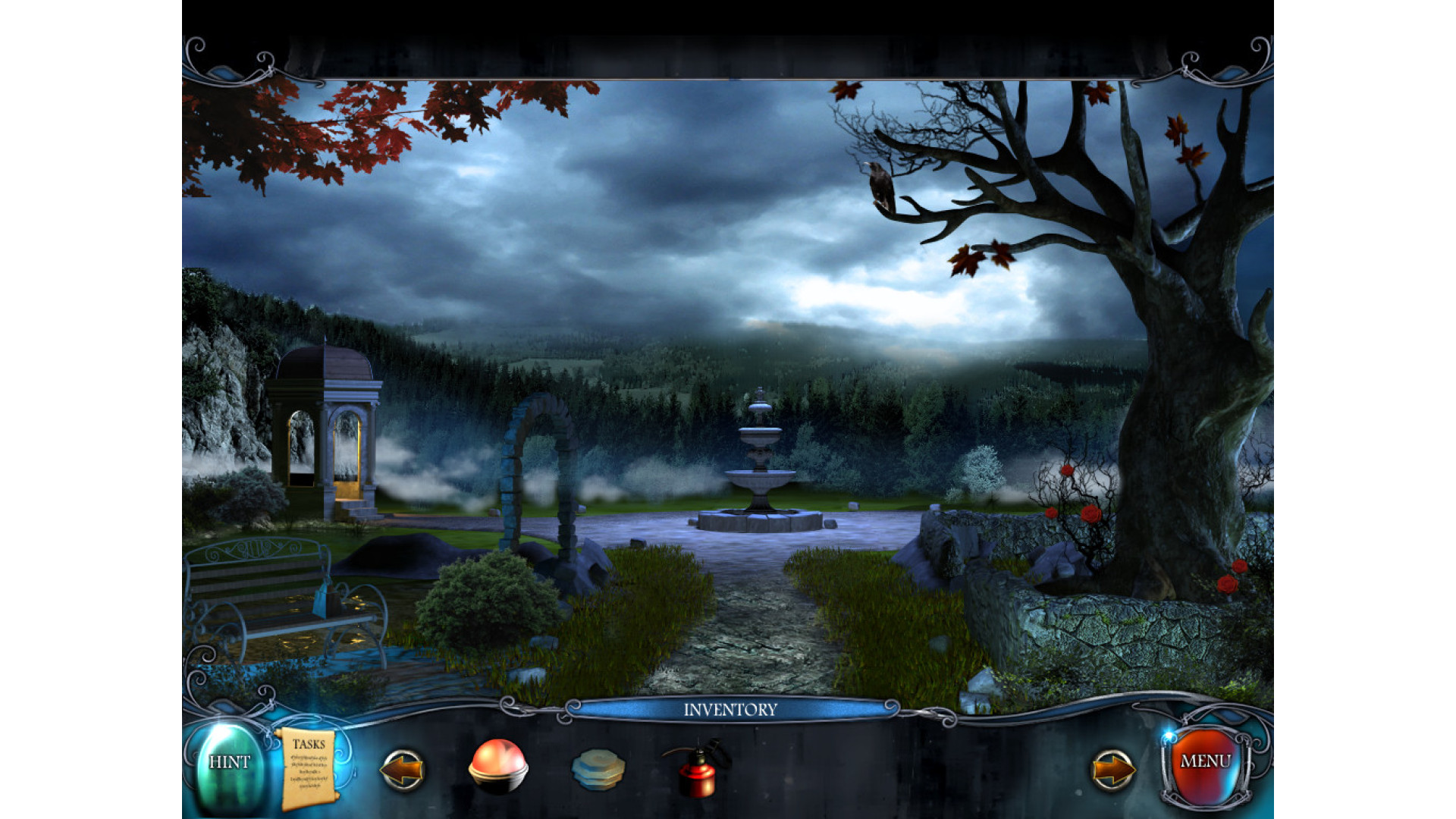Open the Tasks scroll
Viewport: 1456px width, 819px height.
click(x=309, y=768)
